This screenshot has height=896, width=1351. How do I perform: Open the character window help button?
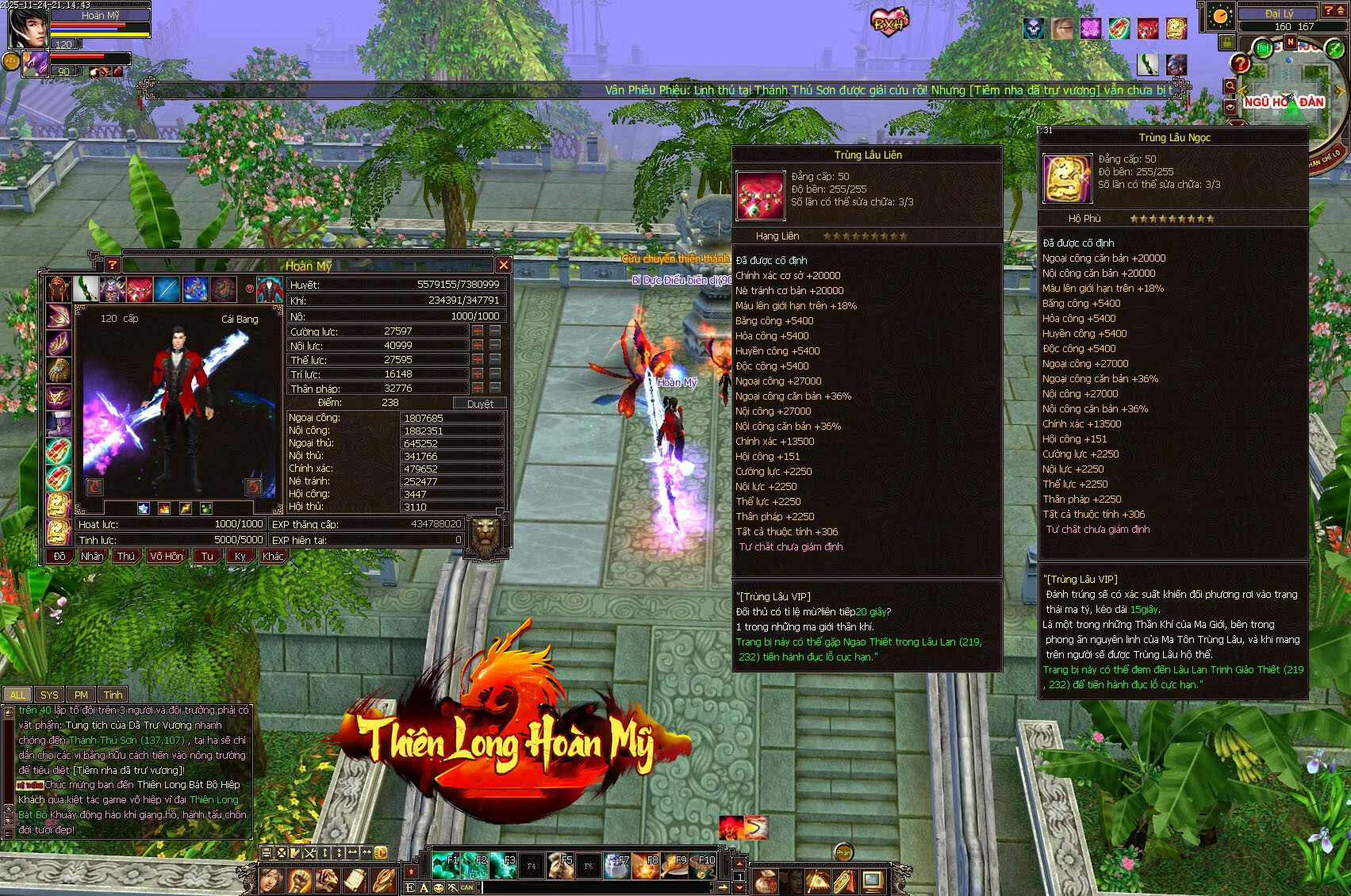tap(112, 265)
